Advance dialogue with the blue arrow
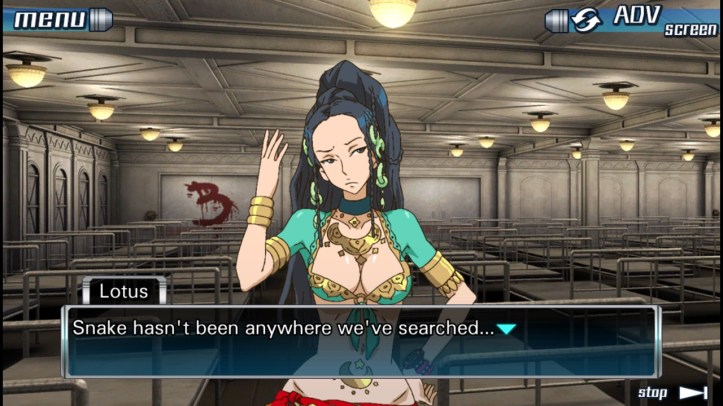Viewport: 723px width, 406px height. tap(507, 328)
